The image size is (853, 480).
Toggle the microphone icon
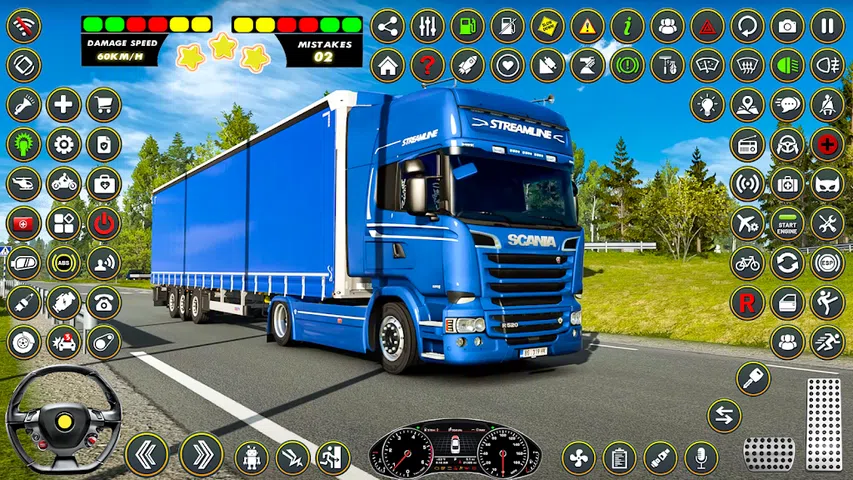point(700,457)
